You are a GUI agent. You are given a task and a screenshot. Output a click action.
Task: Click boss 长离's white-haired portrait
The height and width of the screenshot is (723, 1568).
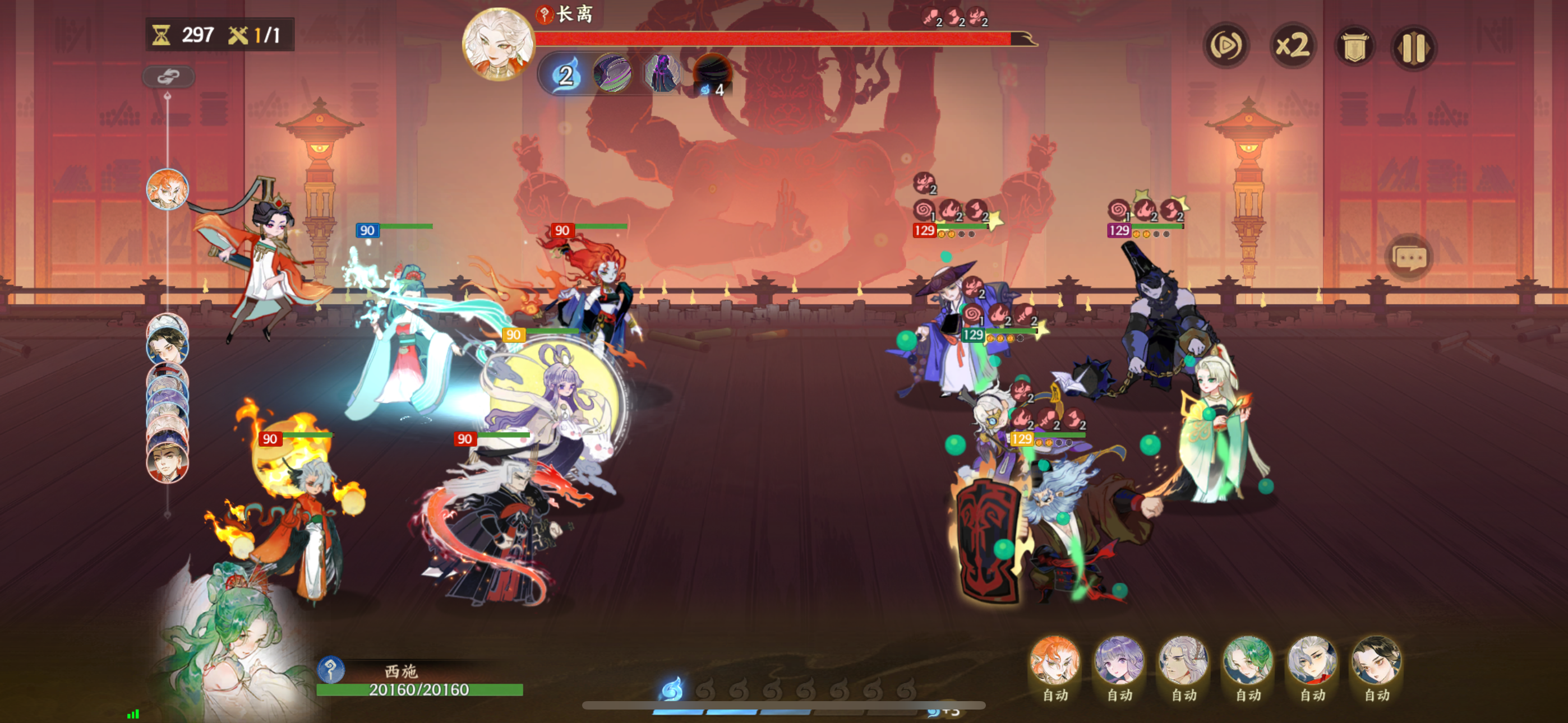[498, 44]
